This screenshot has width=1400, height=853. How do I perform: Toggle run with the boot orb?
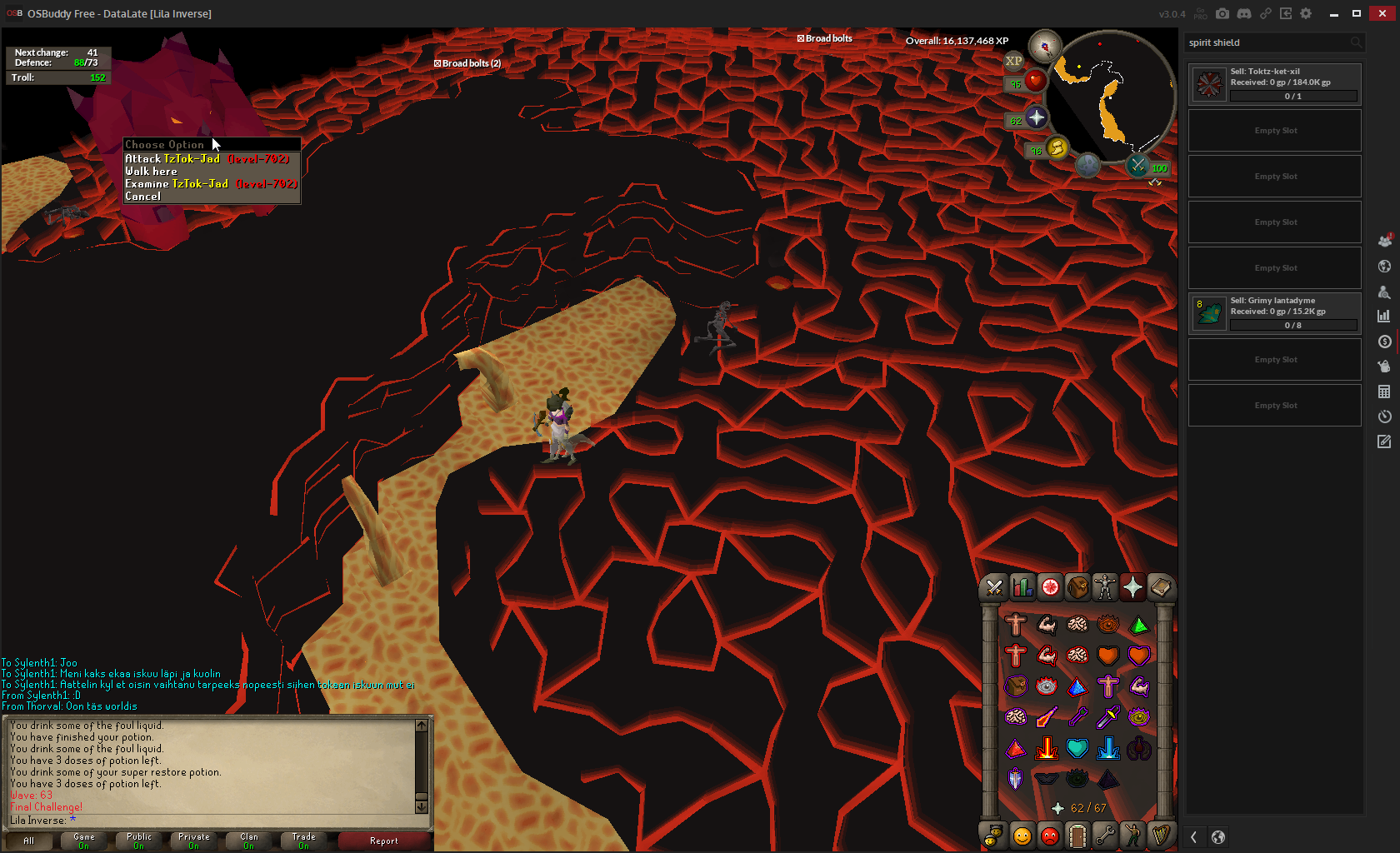[x=1057, y=148]
